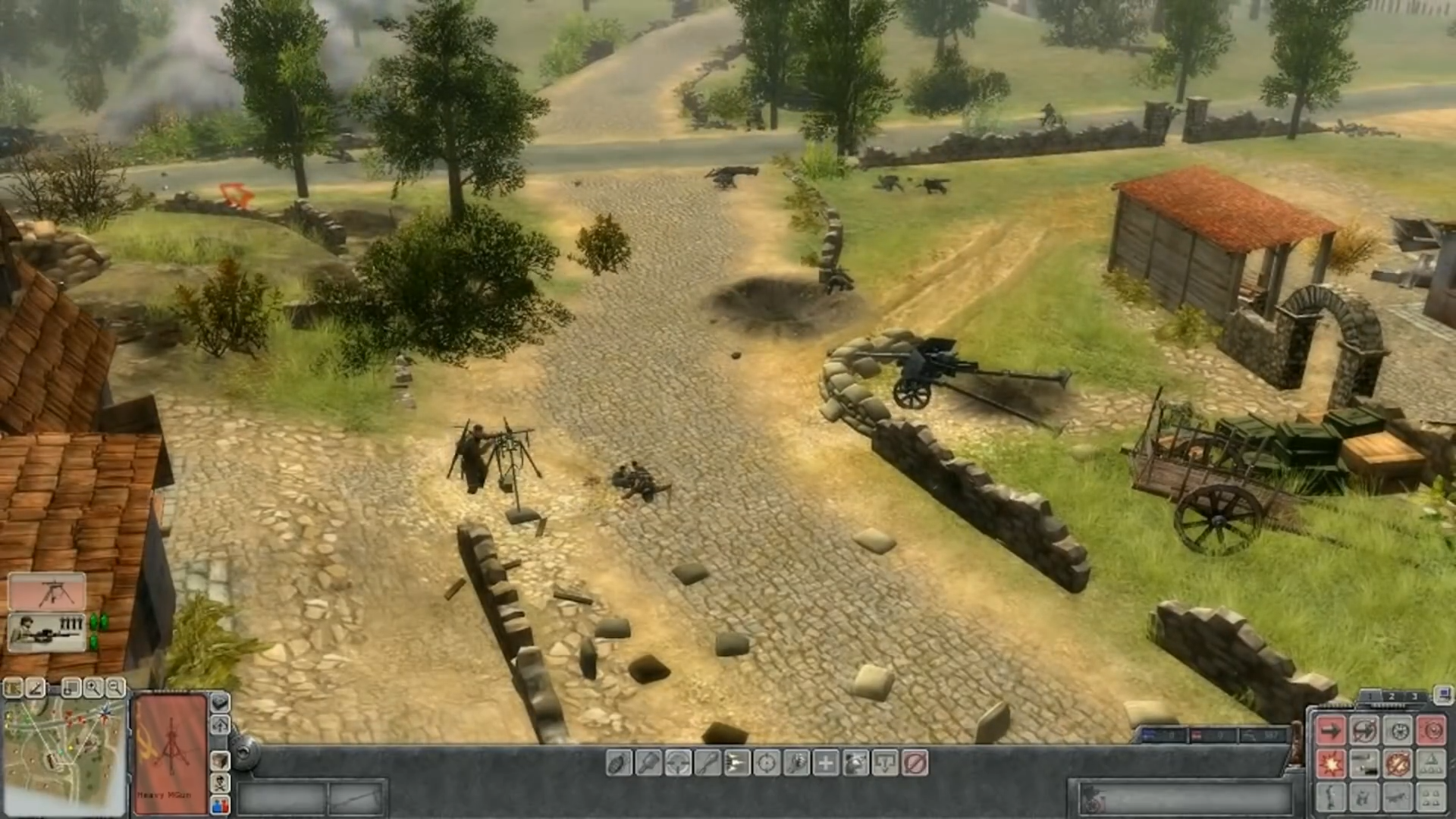The image size is (1456, 819).
Task: Click the red cancel action button
Action: [x=915, y=763]
